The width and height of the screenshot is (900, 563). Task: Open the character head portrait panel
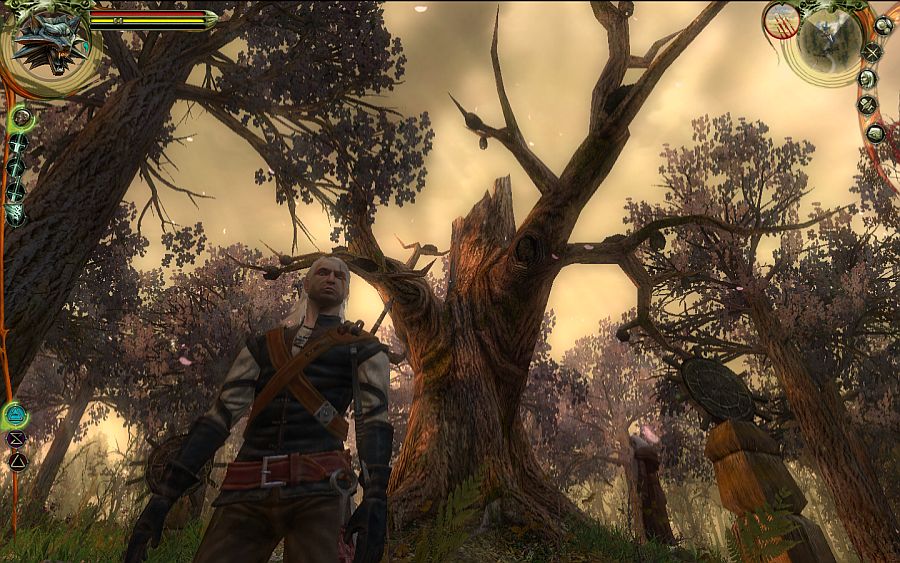coord(868,79)
